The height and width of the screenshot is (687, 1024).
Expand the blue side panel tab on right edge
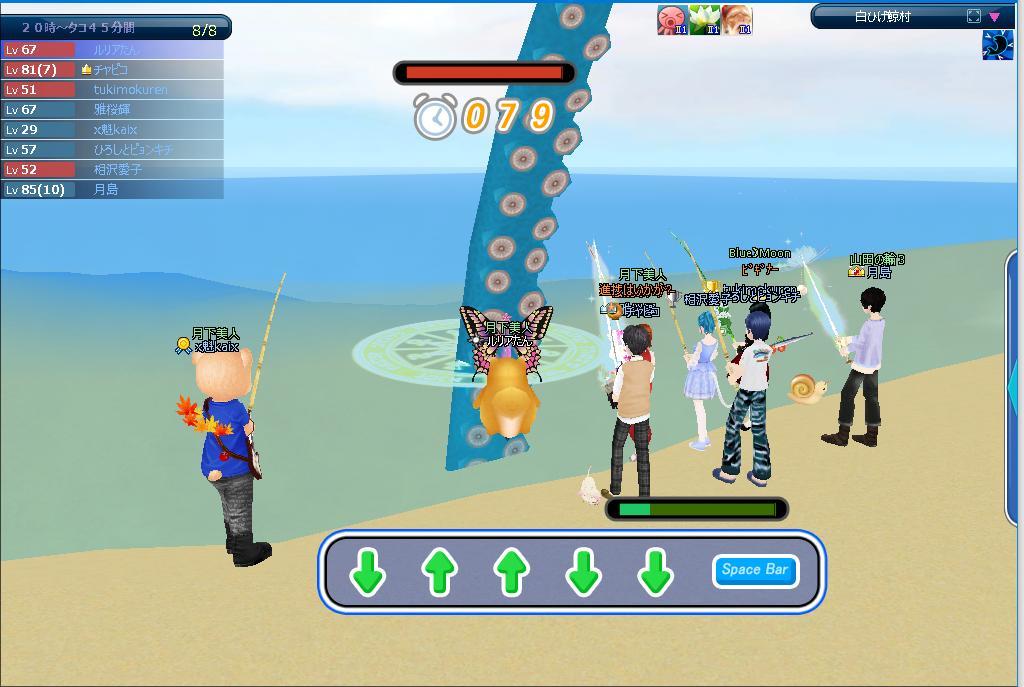pyautogui.click(x=1014, y=385)
